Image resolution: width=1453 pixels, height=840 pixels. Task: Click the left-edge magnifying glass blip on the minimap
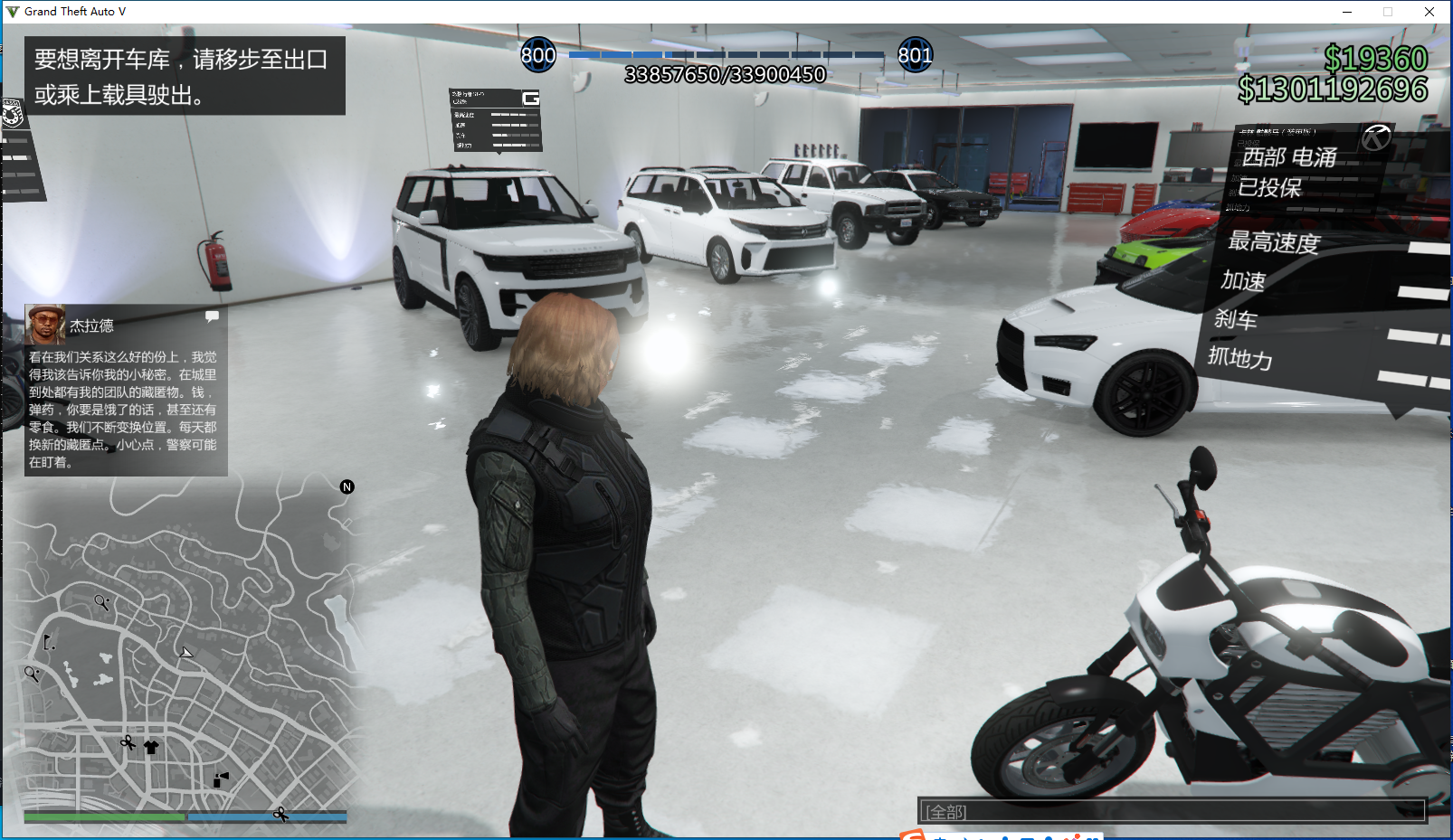point(31,674)
